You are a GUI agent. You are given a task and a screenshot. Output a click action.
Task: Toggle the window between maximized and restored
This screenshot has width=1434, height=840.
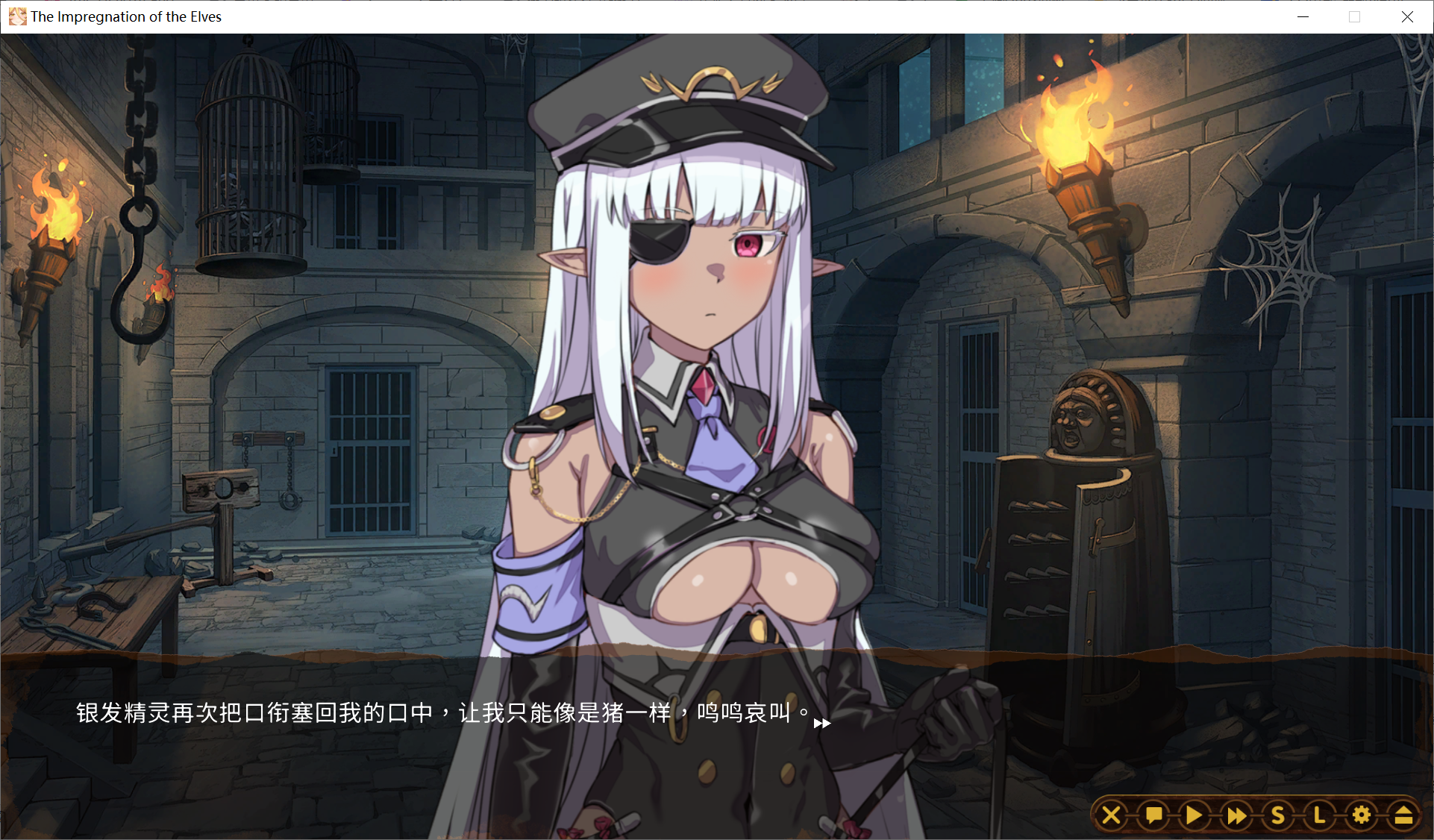point(1354,16)
